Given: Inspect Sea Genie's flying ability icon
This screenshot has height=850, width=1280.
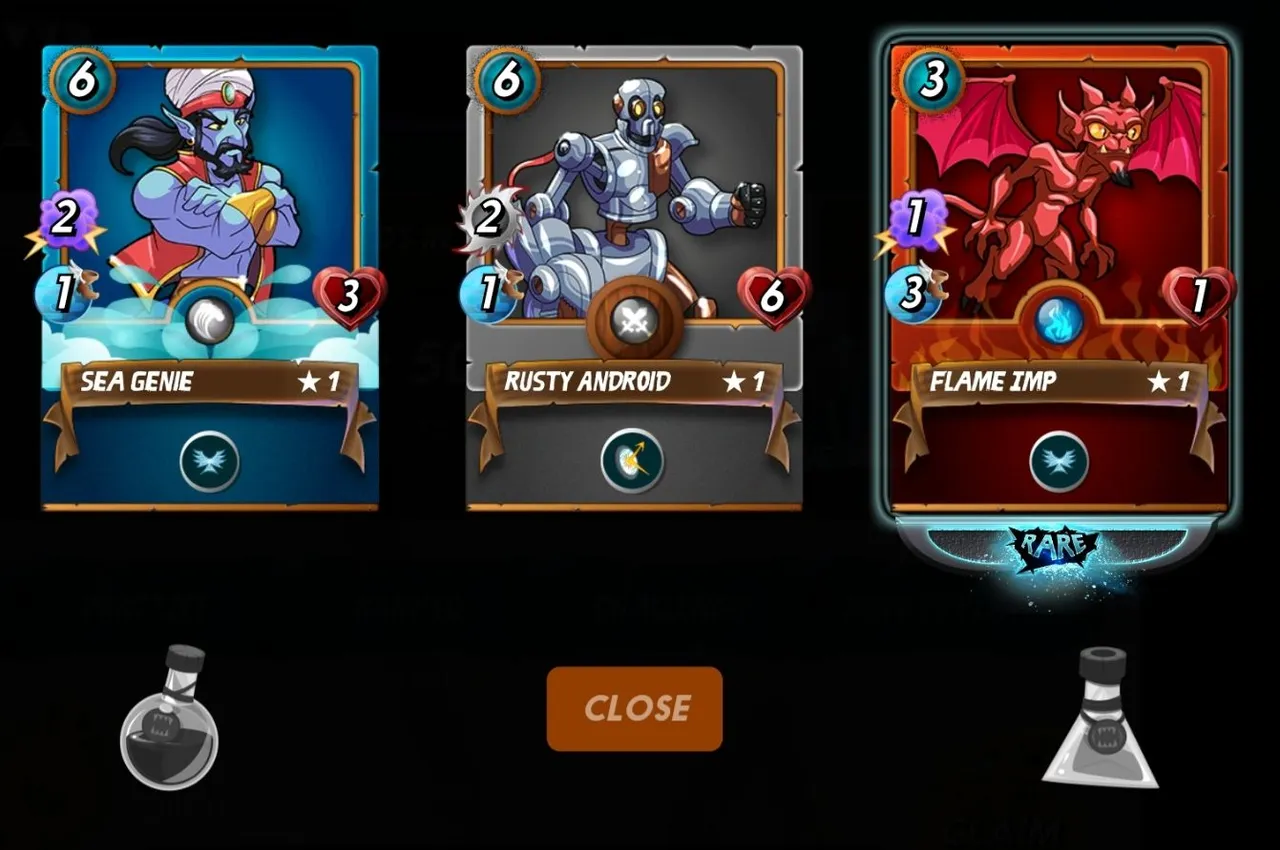Looking at the screenshot, I should [x=210, y=461].
